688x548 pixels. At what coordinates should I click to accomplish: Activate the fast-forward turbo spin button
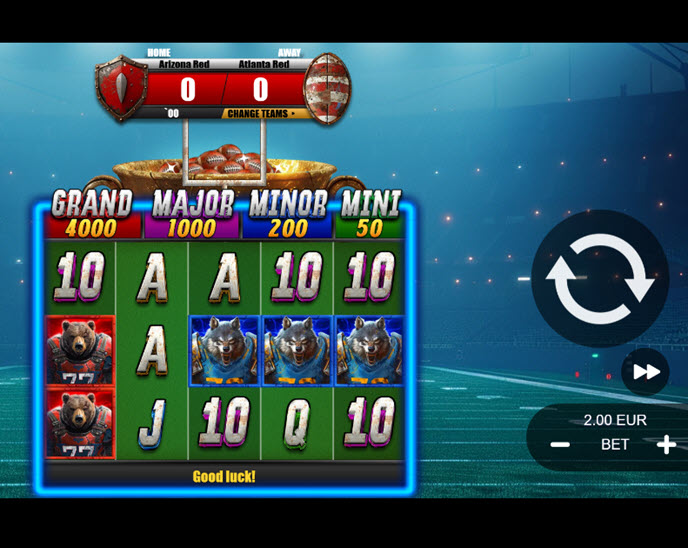[646, 372]
